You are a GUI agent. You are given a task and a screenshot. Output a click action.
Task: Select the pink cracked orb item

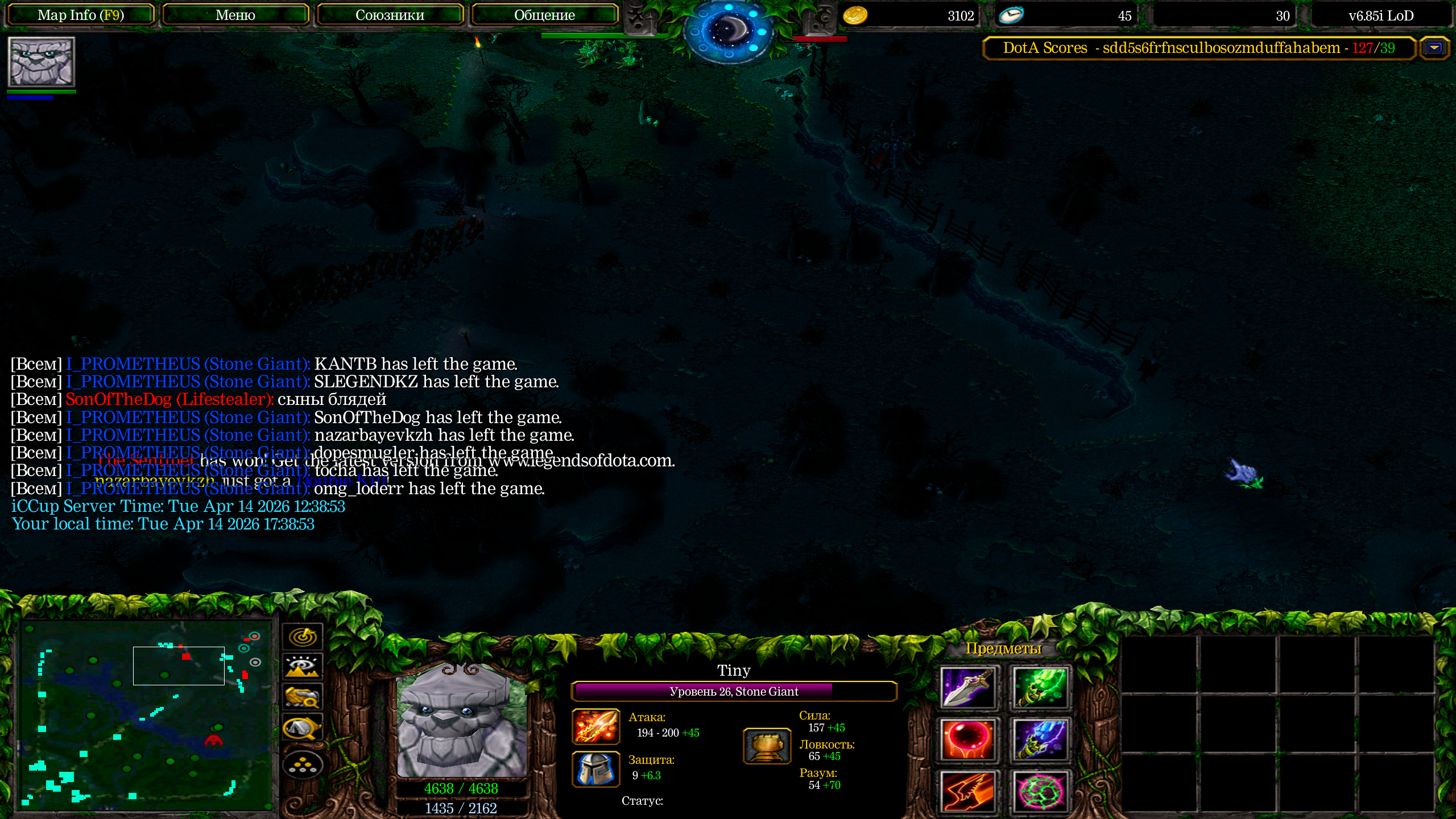[x=1040, y=791]
